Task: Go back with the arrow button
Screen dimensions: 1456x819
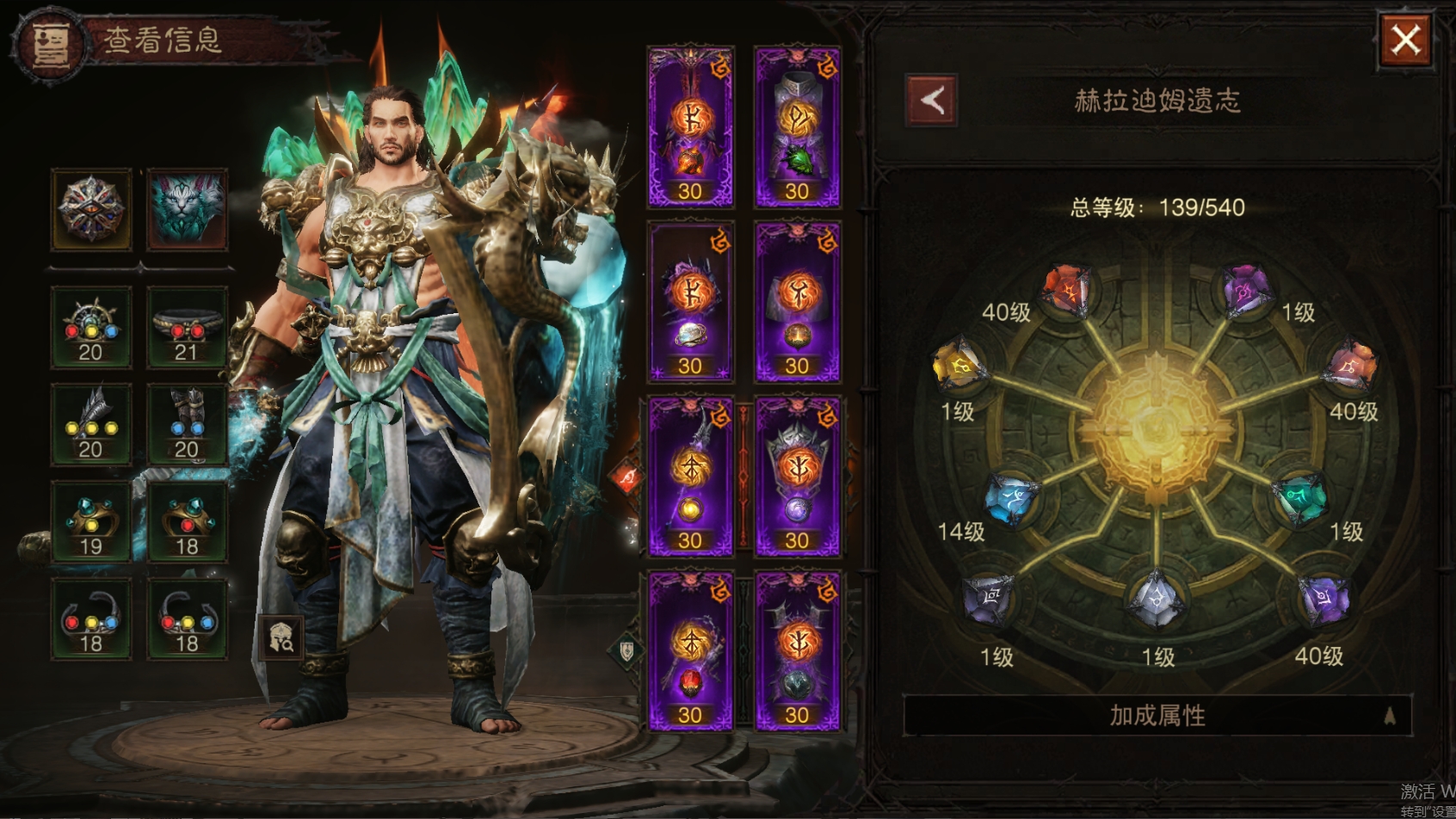Action: pyautogui.click(x=932, y=101)
